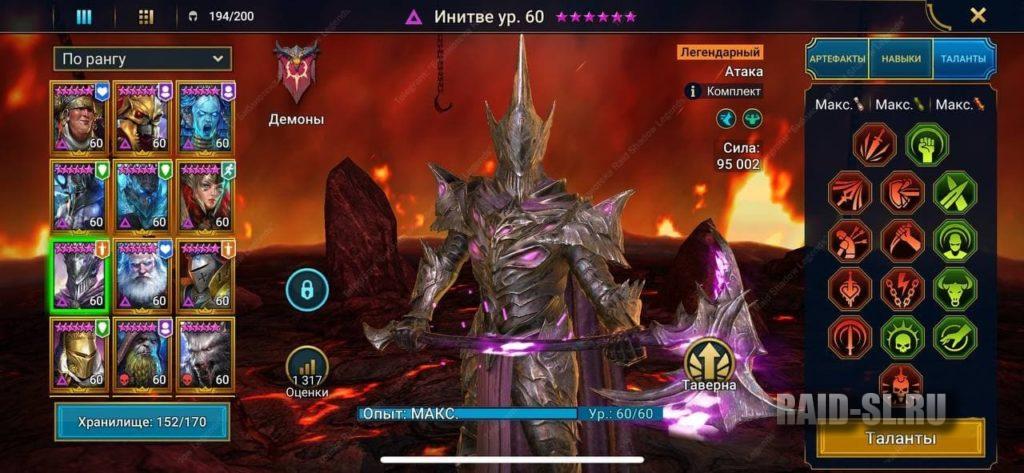Pick the golden-helmet knight champion portrait
This screenshot has width=1024, height=473.
(x=80, y=353)
